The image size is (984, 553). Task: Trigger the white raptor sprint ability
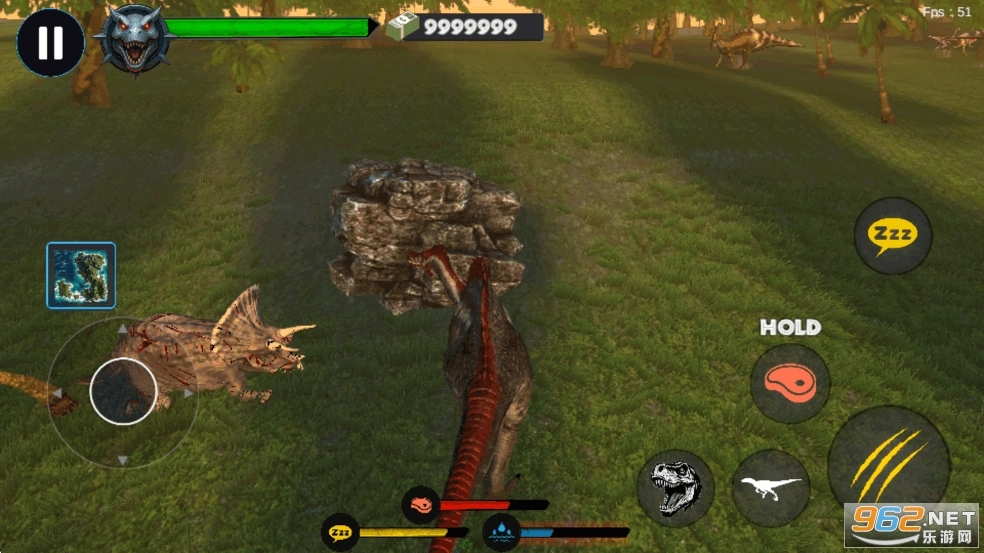[770, 488]
